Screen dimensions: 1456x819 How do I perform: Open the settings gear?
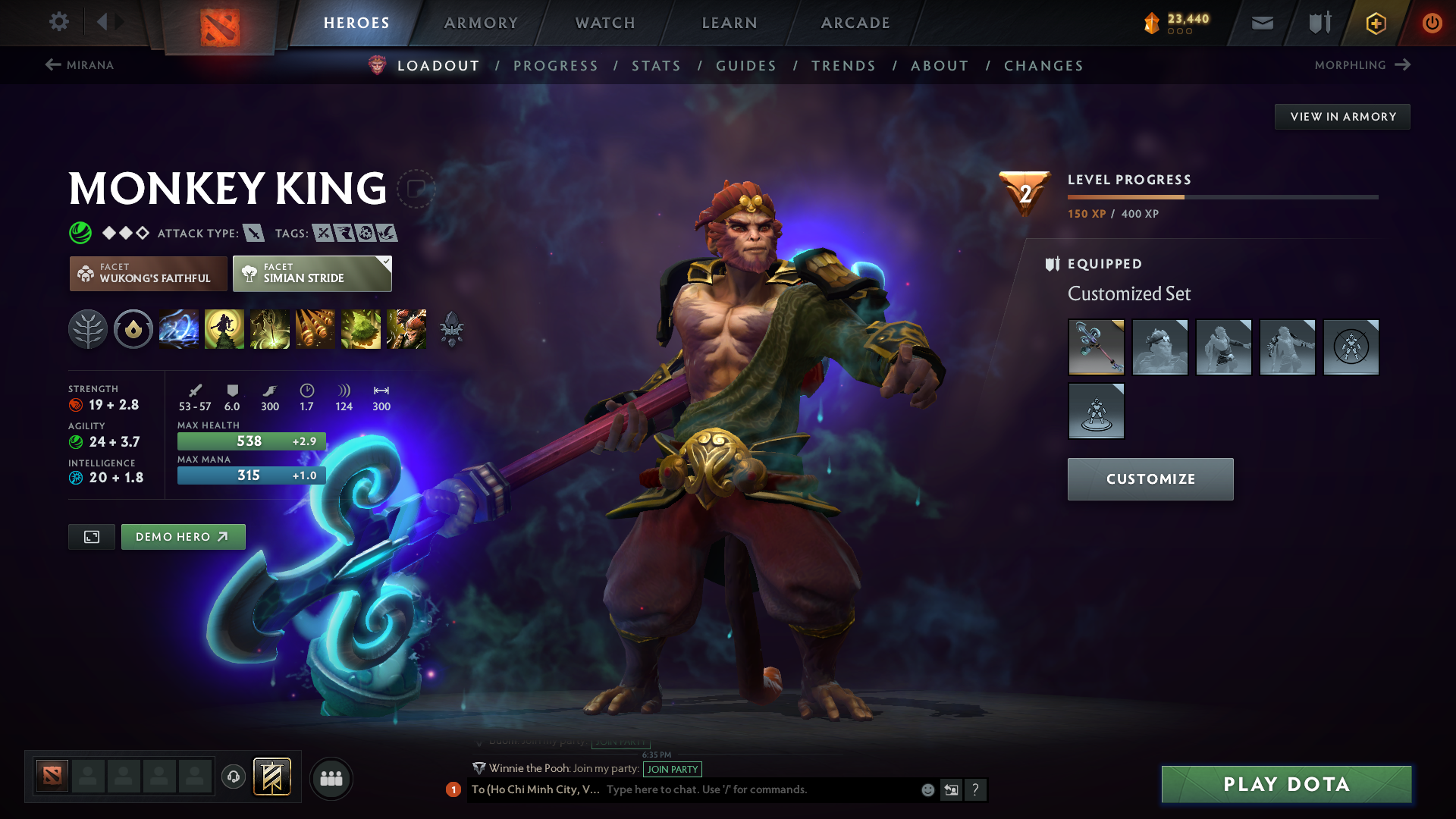59,23
